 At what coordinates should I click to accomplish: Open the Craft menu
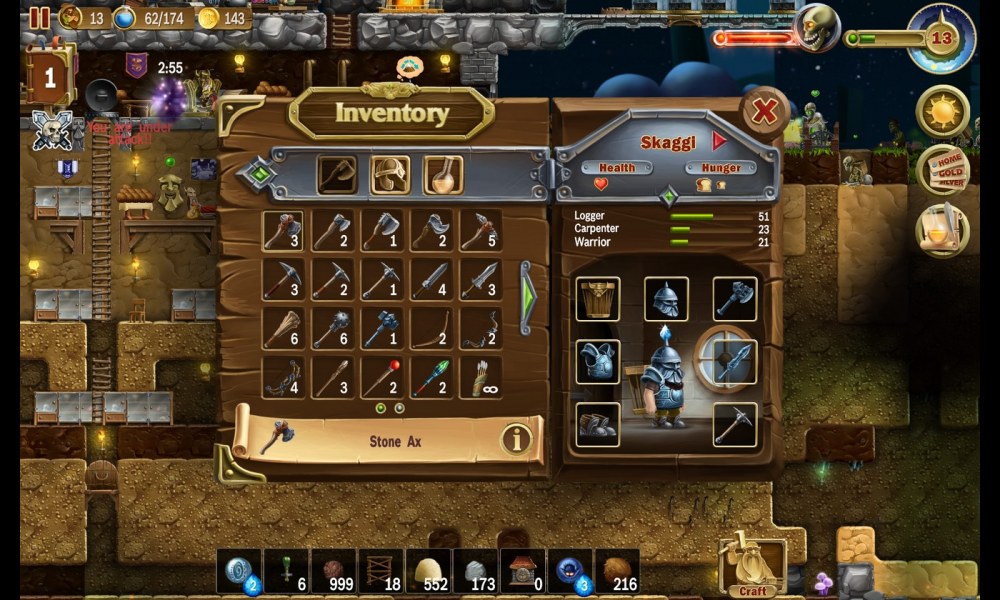[x=752, y=567]
